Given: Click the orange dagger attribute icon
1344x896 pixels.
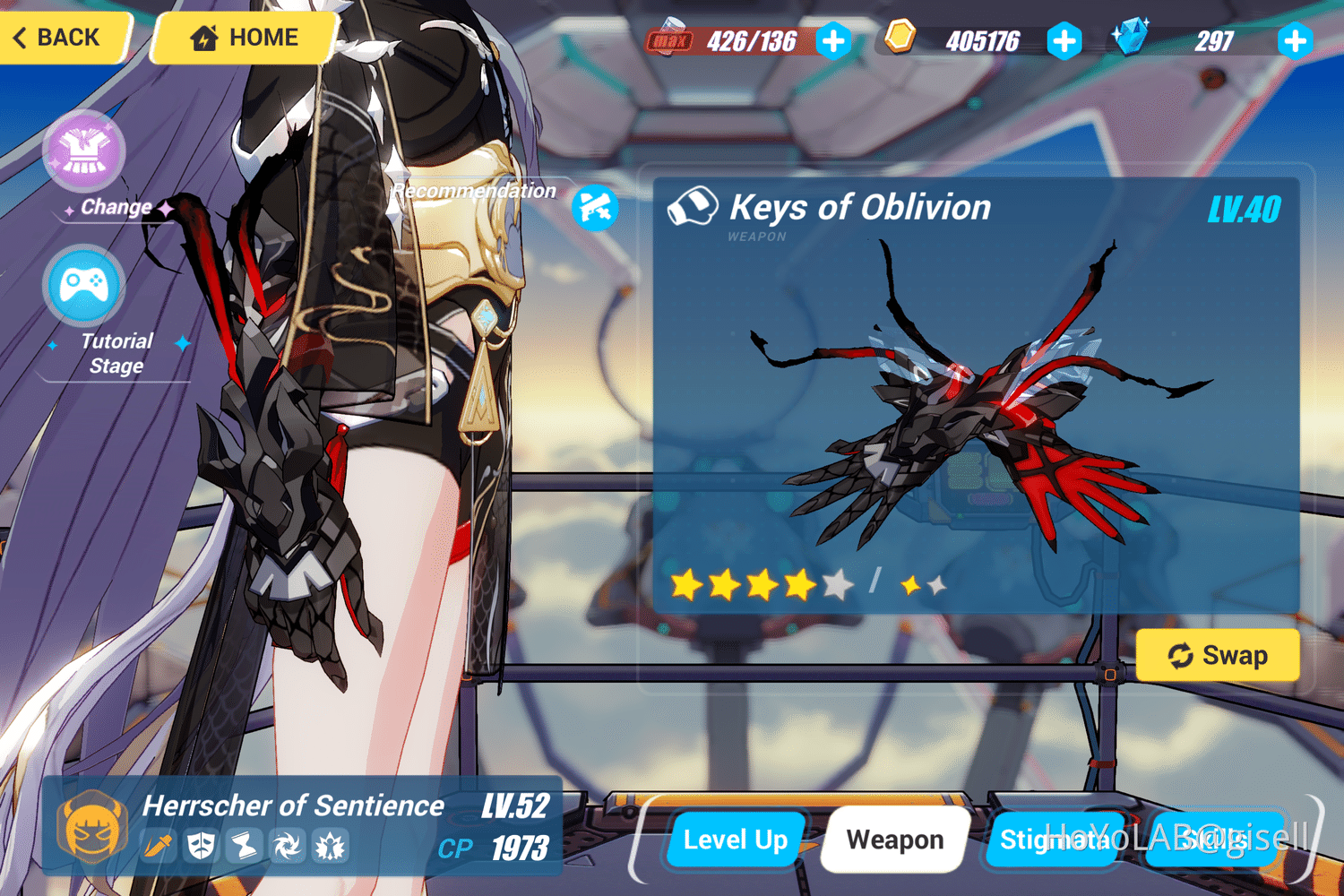Looking at the screenshot, I should (x=159, y=846).
